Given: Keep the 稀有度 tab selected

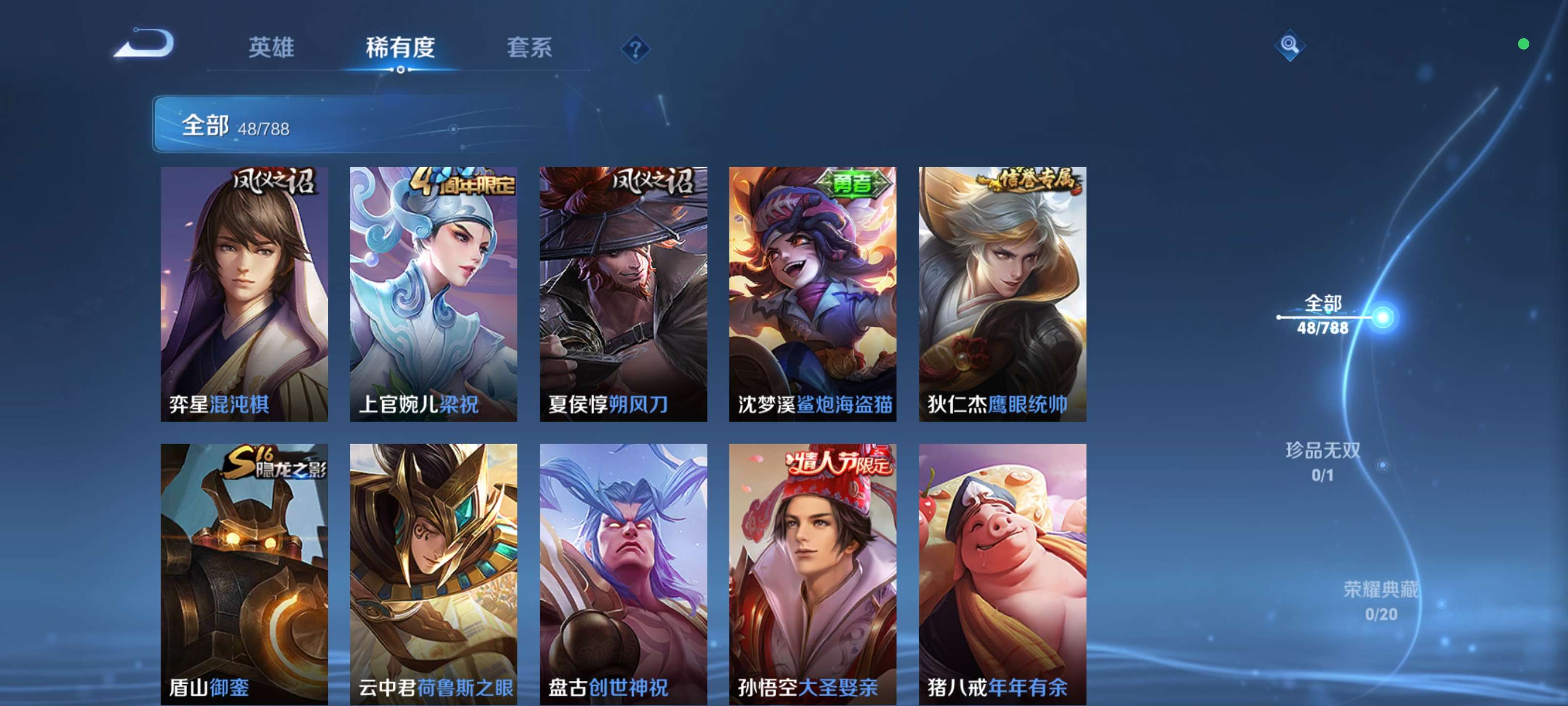Looking at the screenshot, I should [x=400, y=50].
